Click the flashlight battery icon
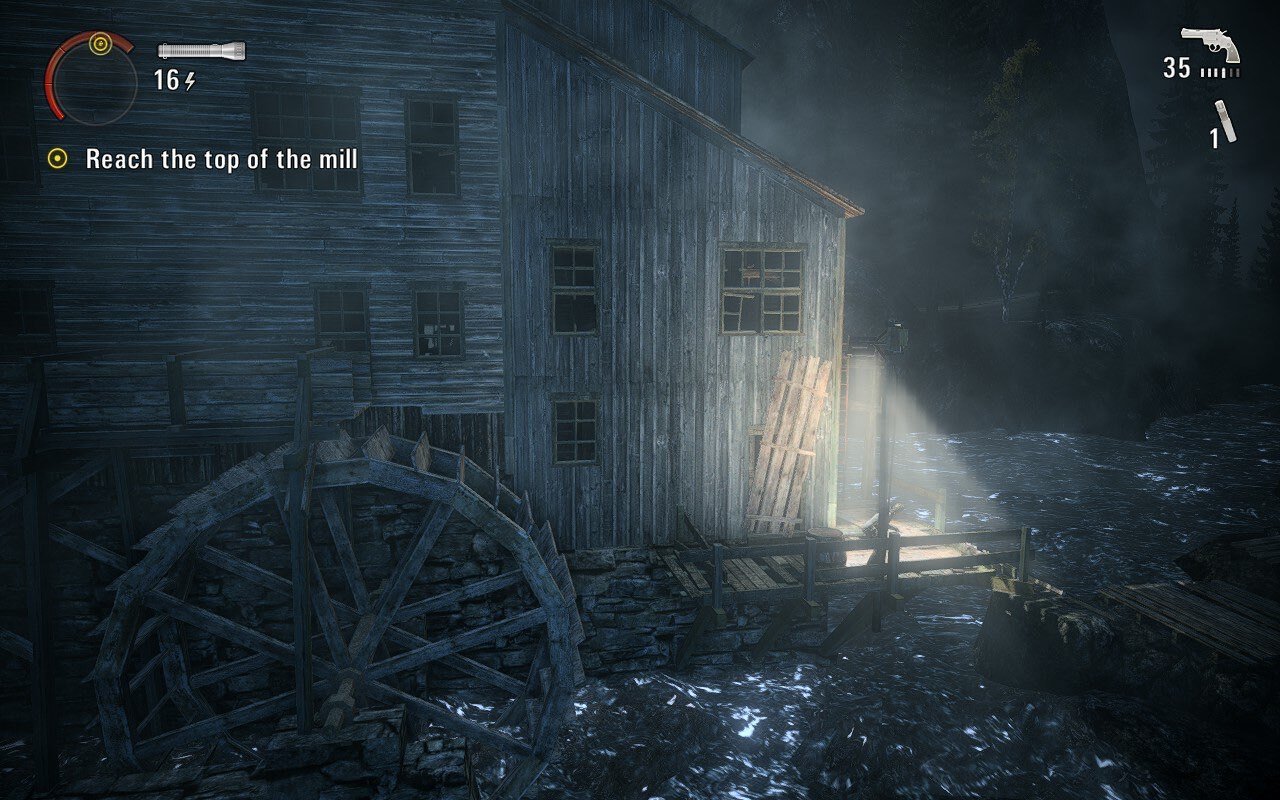Screen dimensions: 1280x800 point(201,50)
